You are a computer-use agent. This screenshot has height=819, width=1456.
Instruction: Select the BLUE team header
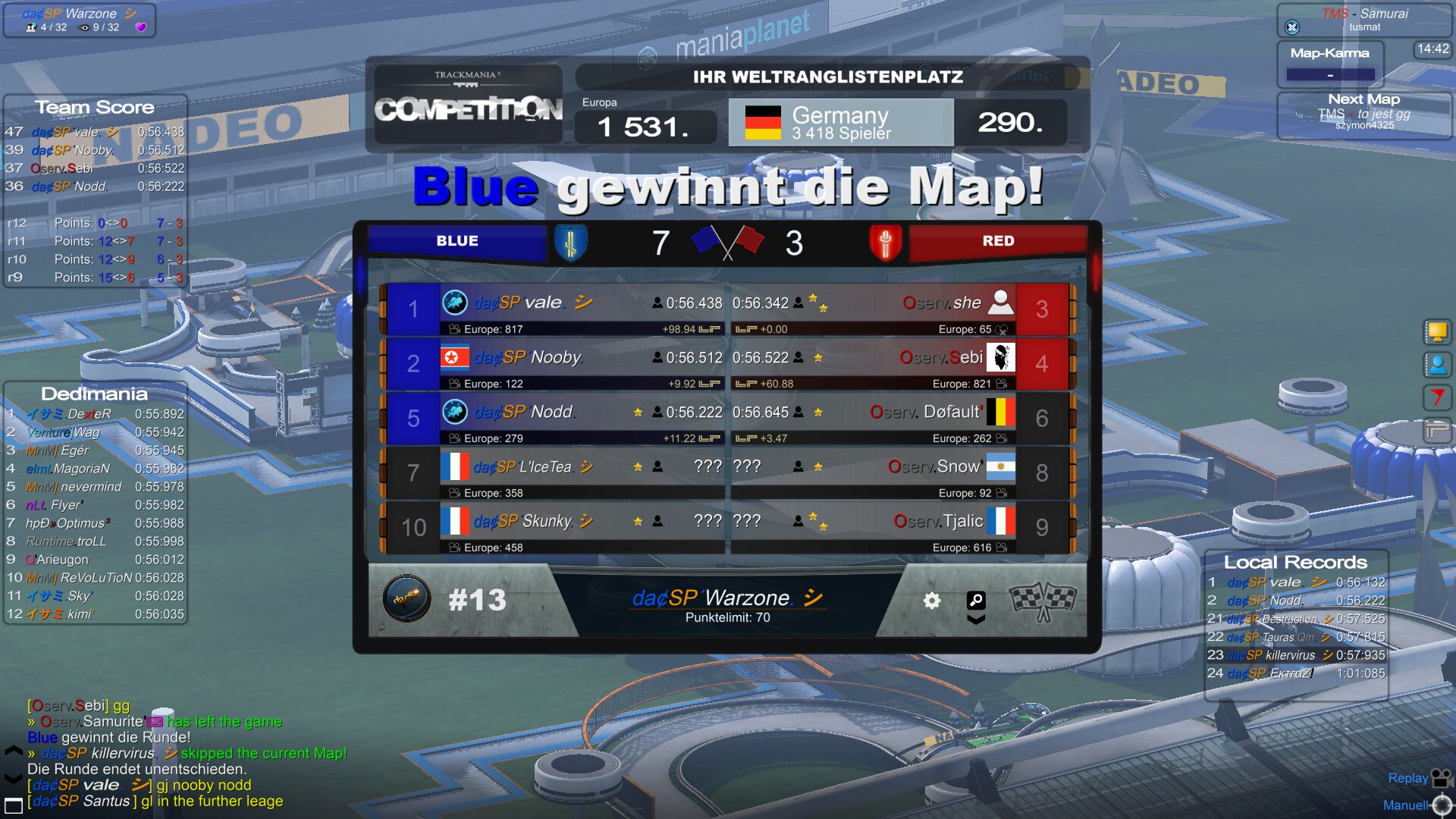click(x=457, y=241)
